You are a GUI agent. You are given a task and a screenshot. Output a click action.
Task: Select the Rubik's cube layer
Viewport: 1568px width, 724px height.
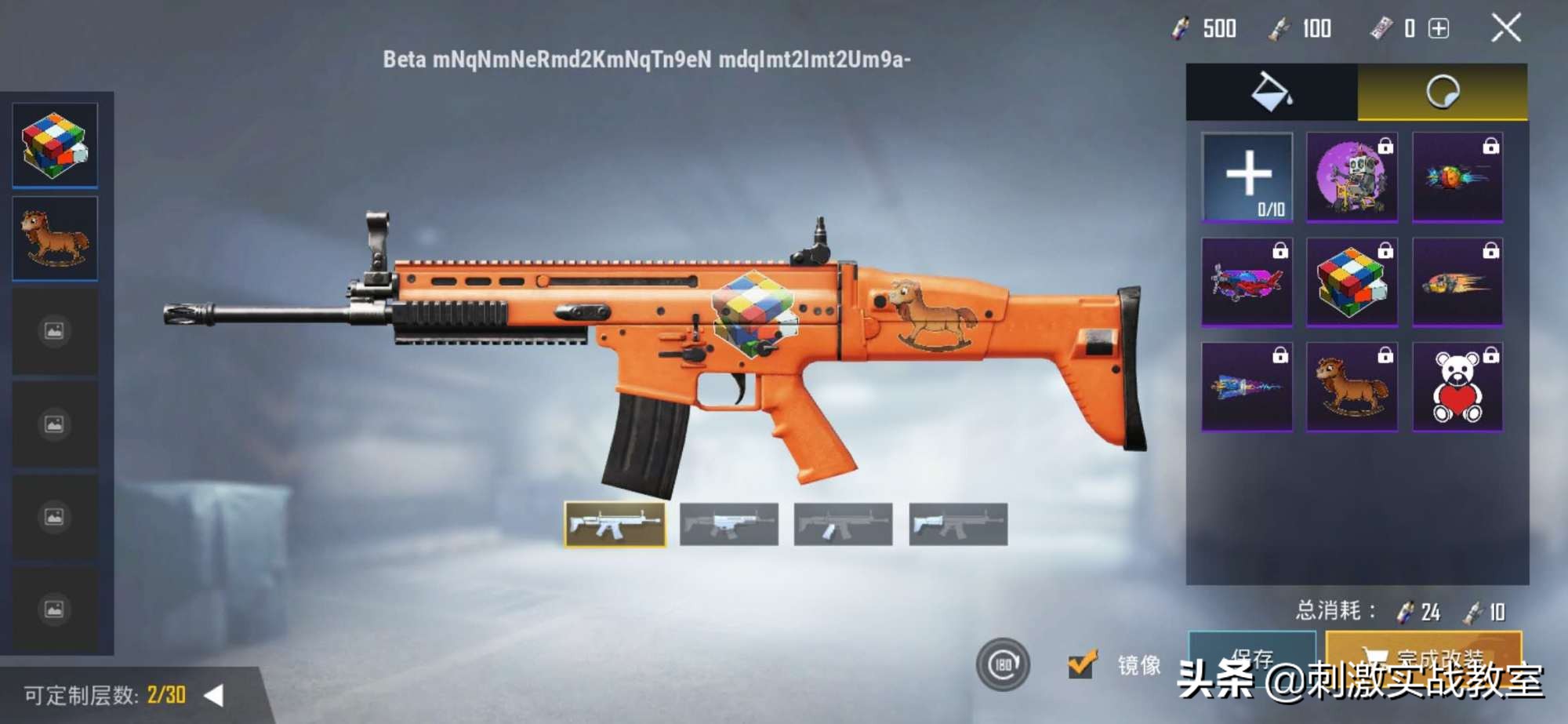pos(55,145)
